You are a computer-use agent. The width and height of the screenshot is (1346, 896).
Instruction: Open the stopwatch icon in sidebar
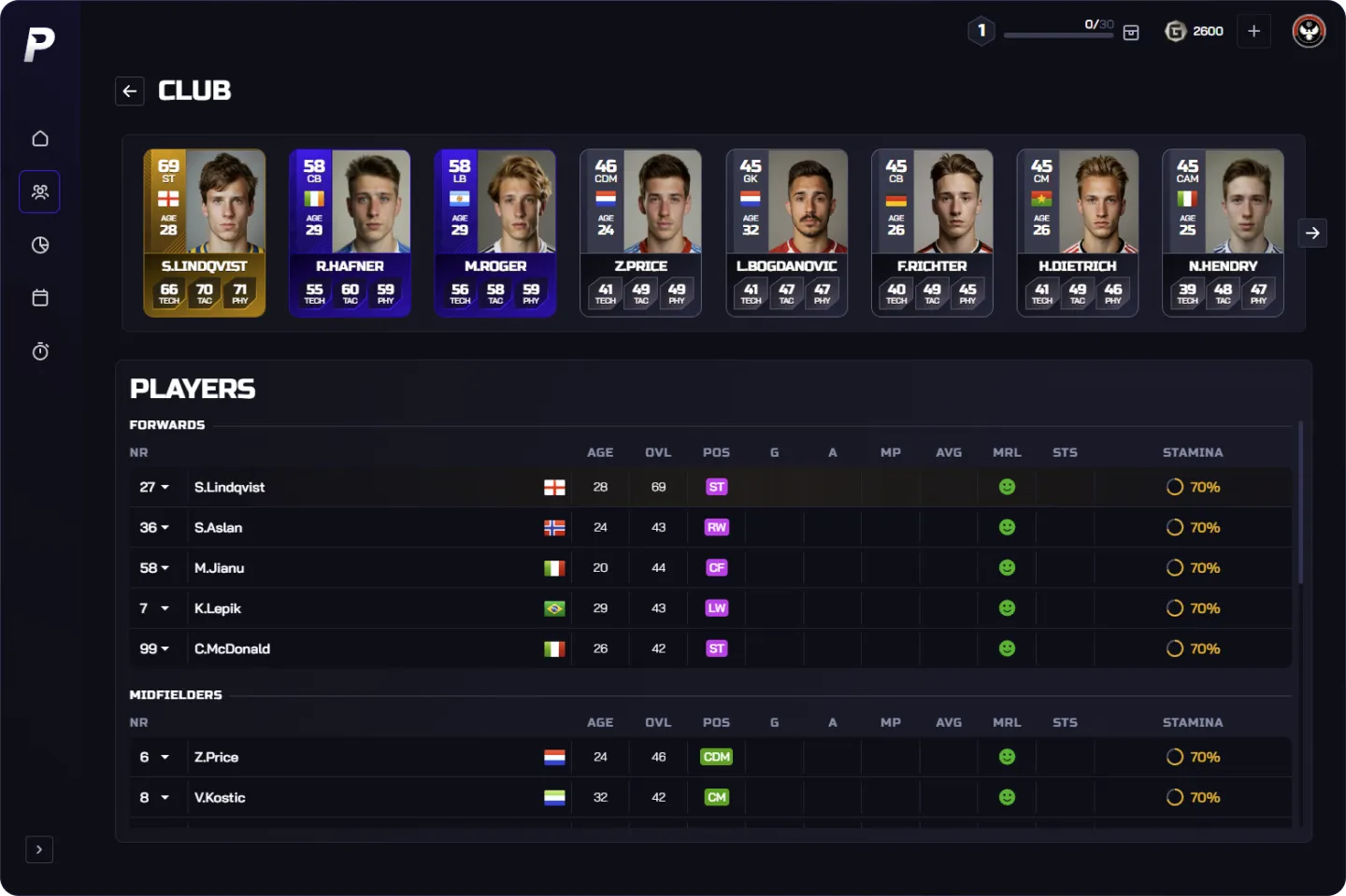coord(40,351)
